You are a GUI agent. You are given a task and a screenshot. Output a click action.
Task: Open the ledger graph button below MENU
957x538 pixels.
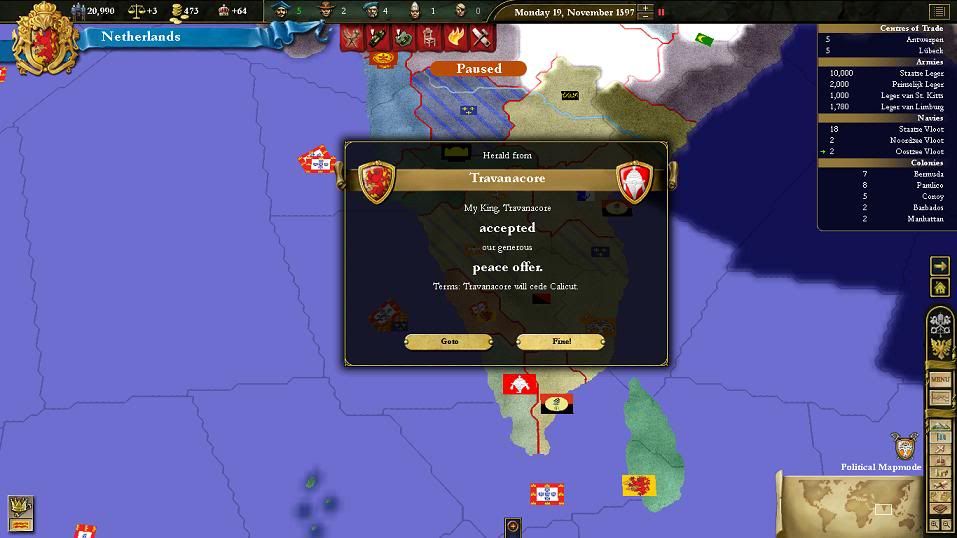pos(940,398)
